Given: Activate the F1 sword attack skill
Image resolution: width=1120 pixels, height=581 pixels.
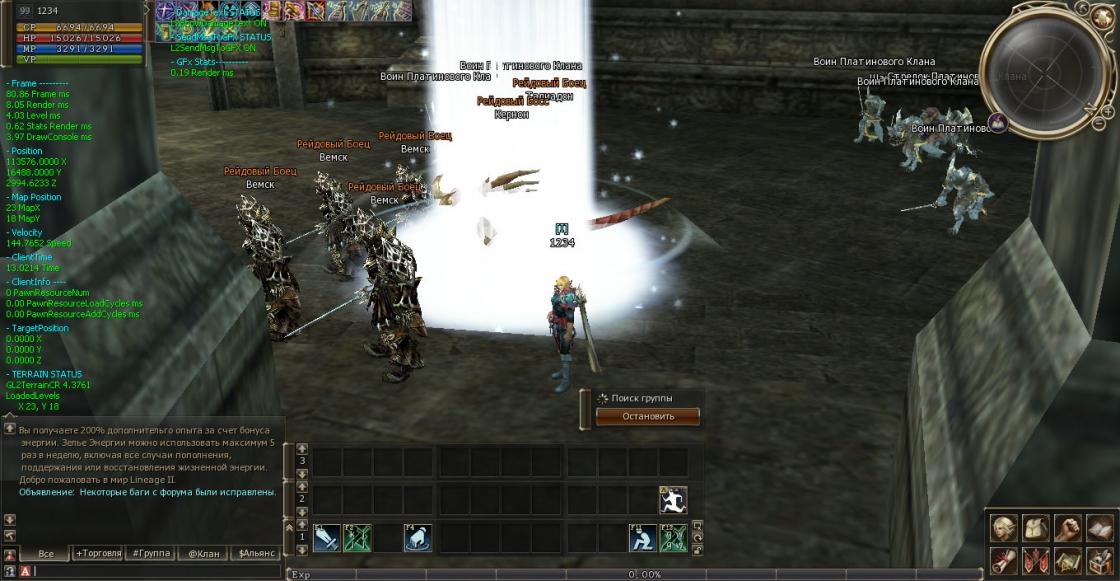Looking at the screenshot, I should click(327, 538).
